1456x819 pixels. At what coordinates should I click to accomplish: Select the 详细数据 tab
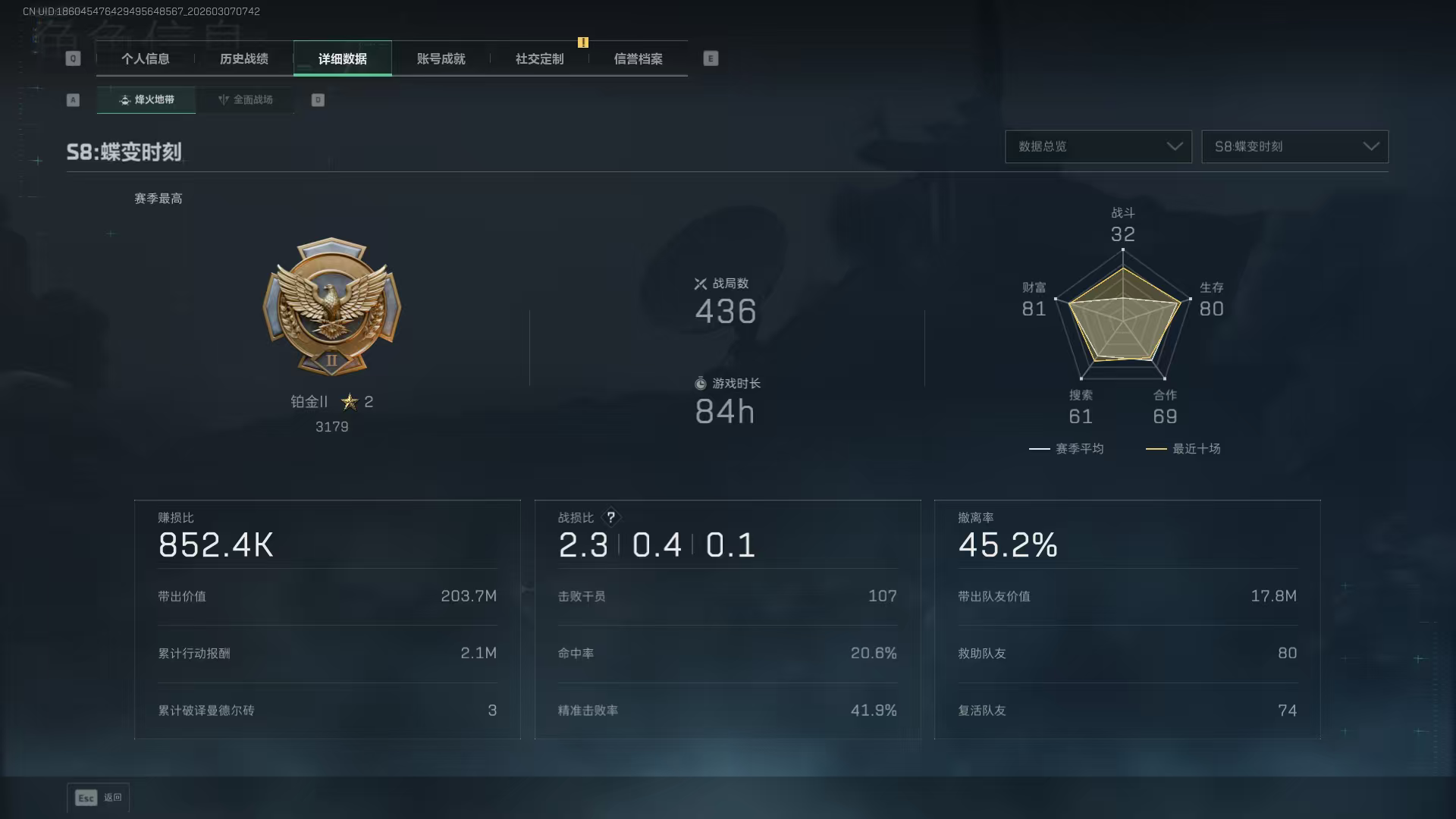(342, 59)
